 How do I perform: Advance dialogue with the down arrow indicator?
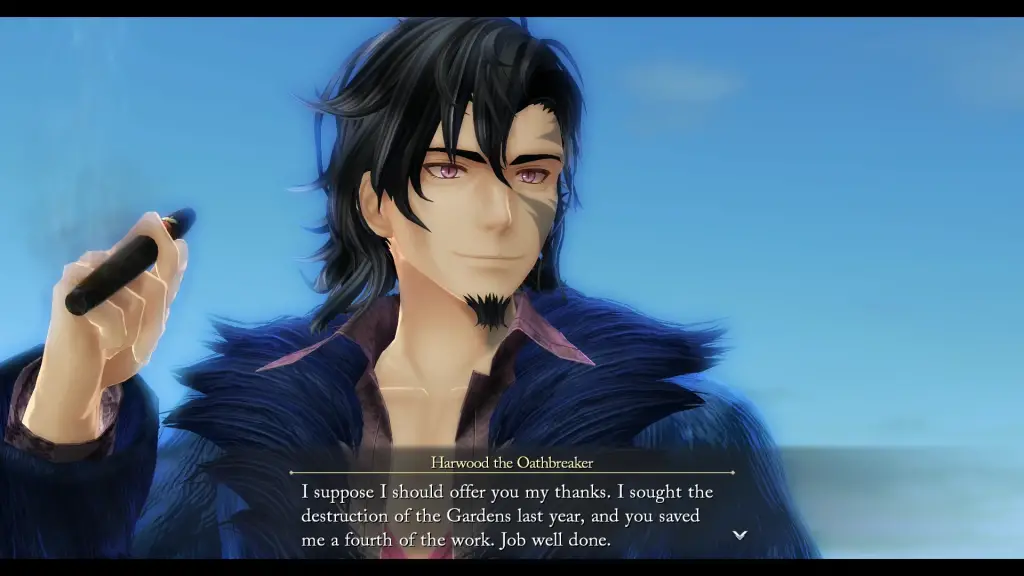click(x=740, y=535)
